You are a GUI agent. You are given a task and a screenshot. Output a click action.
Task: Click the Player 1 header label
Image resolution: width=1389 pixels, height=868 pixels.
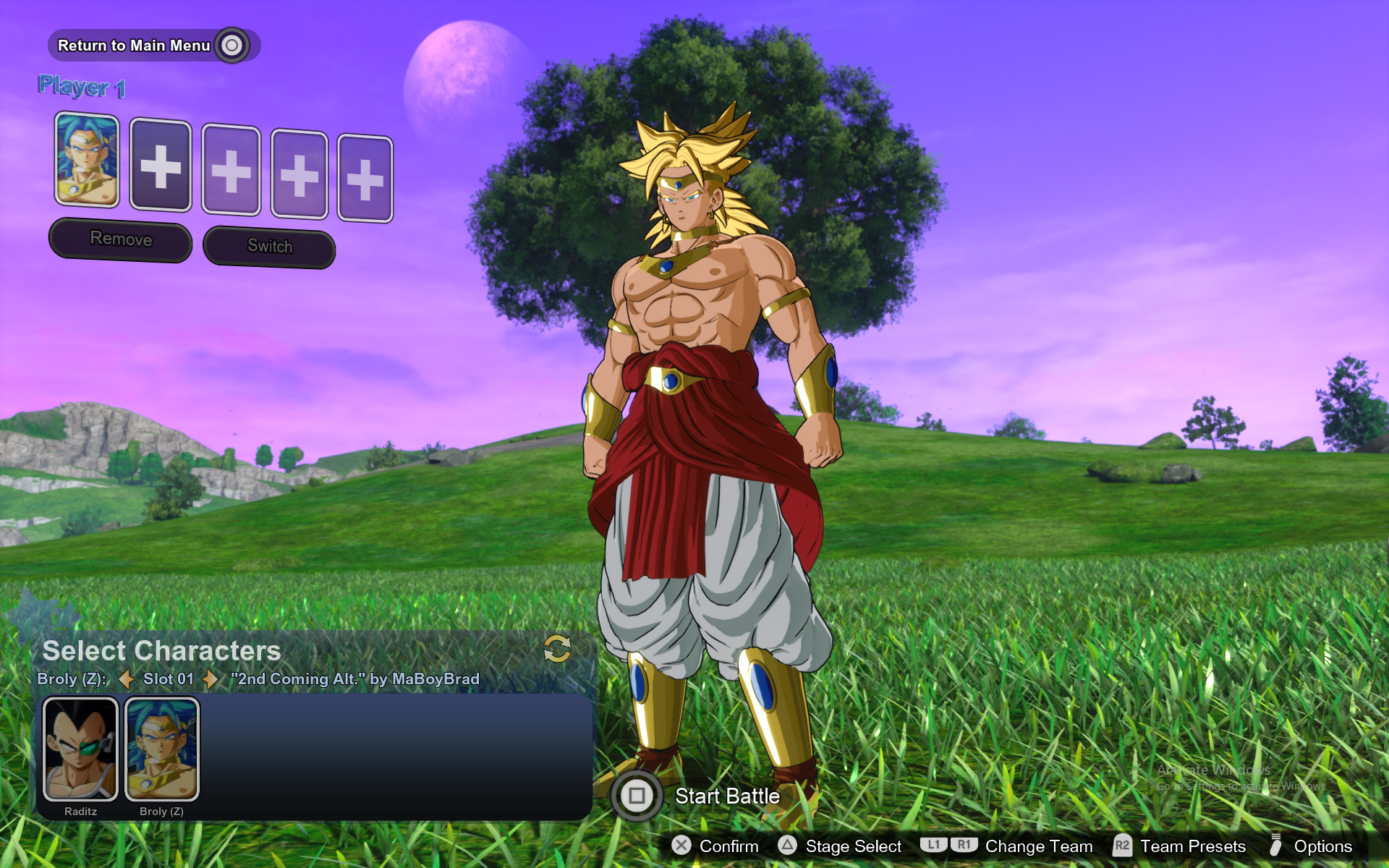(81, 85)
